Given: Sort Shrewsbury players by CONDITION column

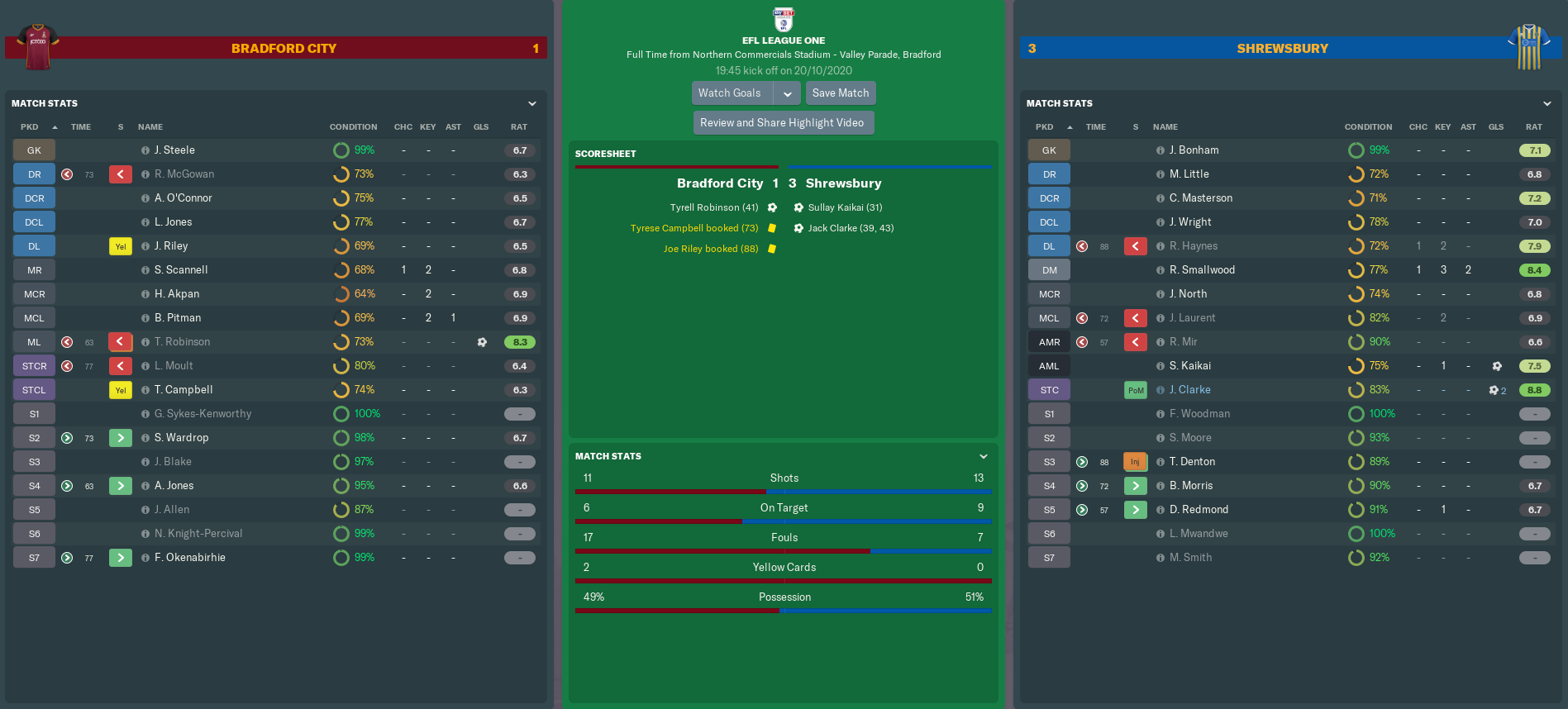Looking at the screenshot, I should point(1368,127).
